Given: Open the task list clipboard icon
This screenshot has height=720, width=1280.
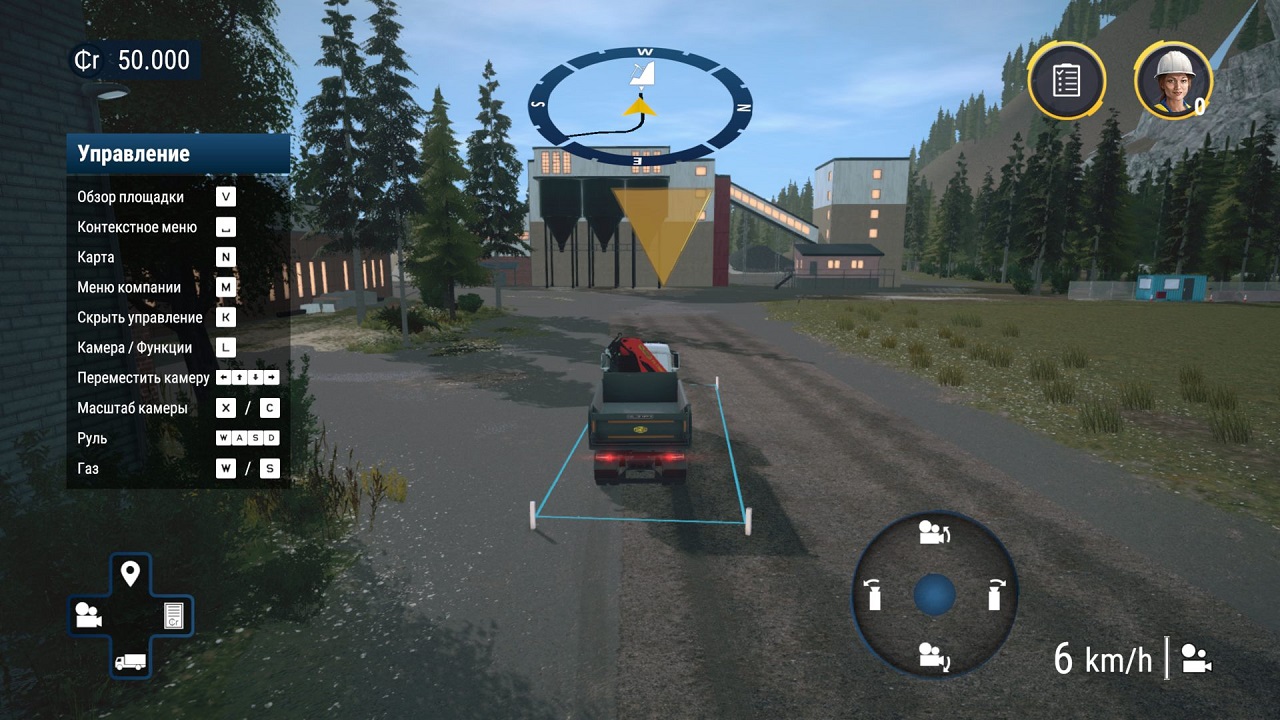Looking at the screenshot, I should click(1066, 80).
